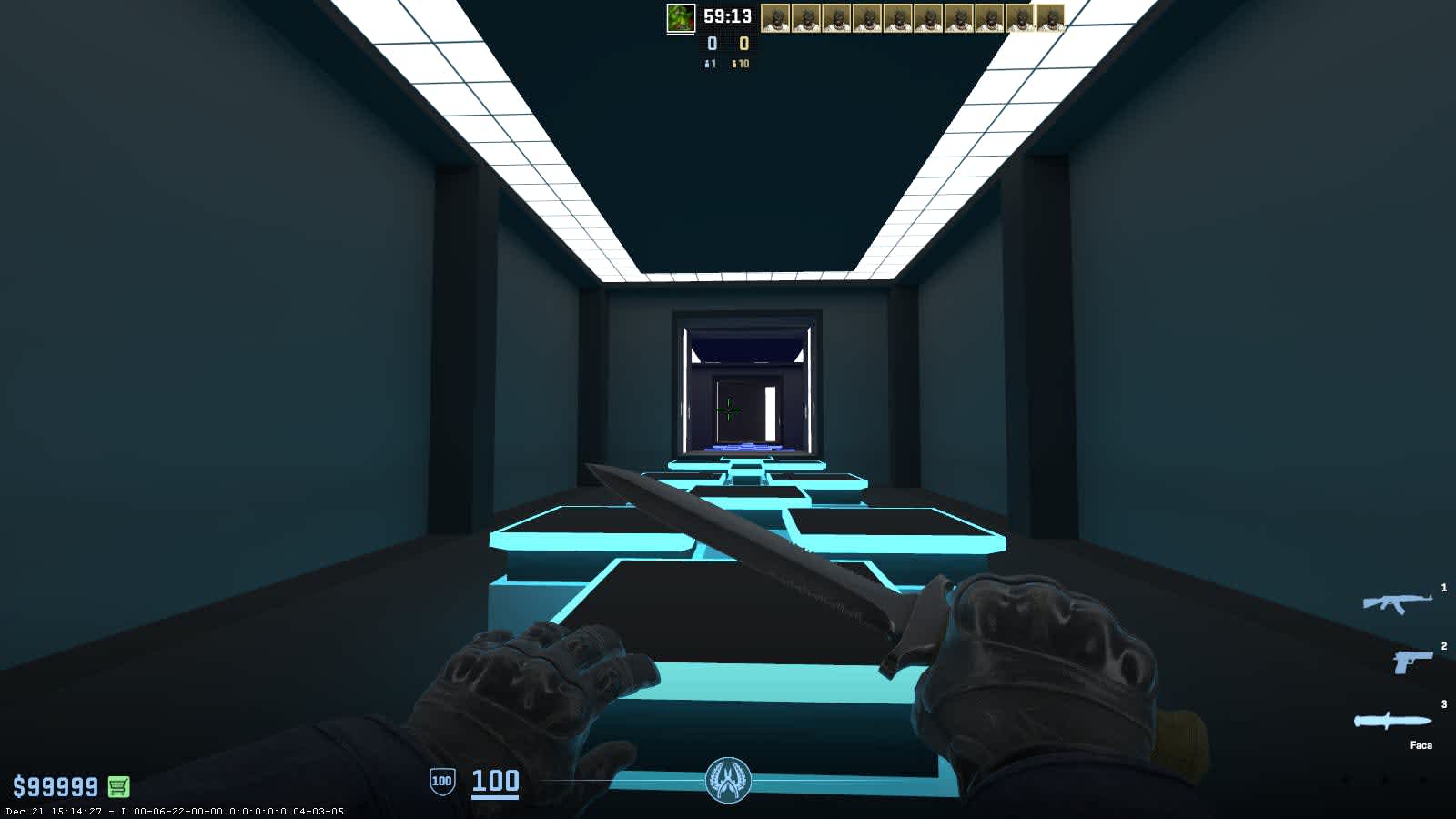
Task: Select the gold T score of 0
Action: click(x=743, y=42)
